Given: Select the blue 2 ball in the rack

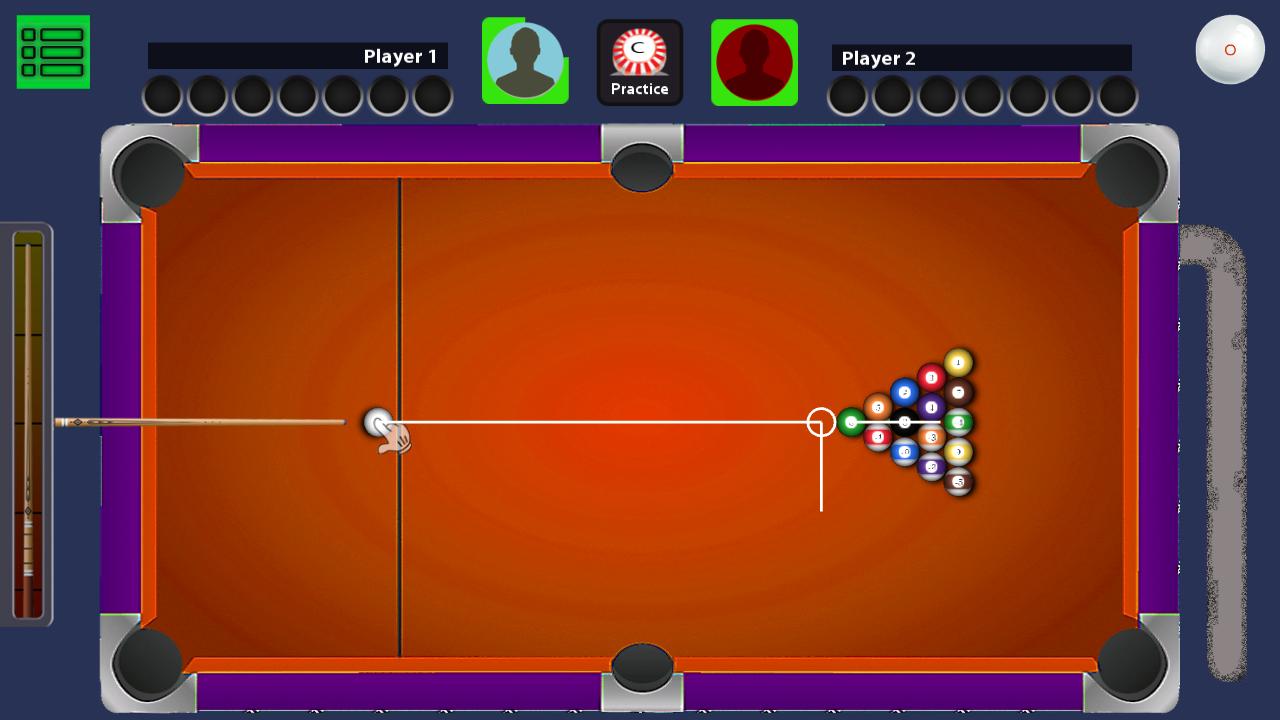Looking at the screenshot, I should point(904,391).
